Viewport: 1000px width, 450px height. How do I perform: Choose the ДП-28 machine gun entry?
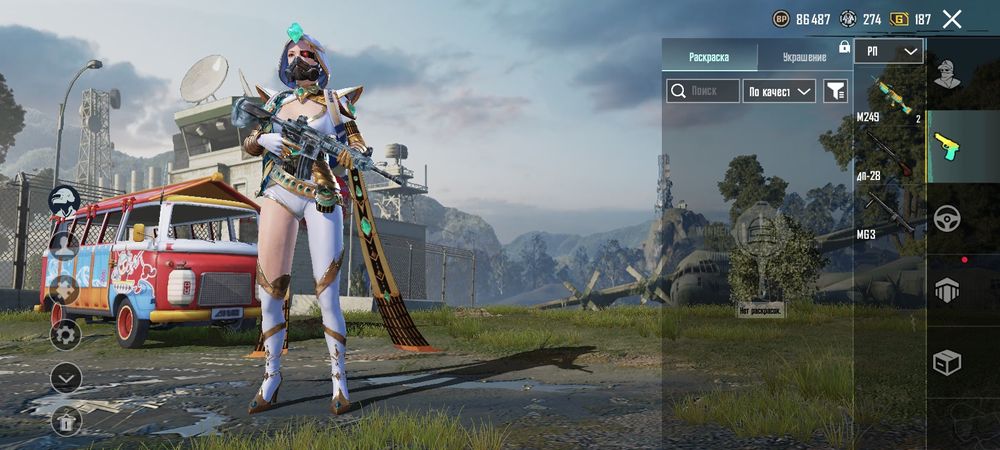click(889, 152)
